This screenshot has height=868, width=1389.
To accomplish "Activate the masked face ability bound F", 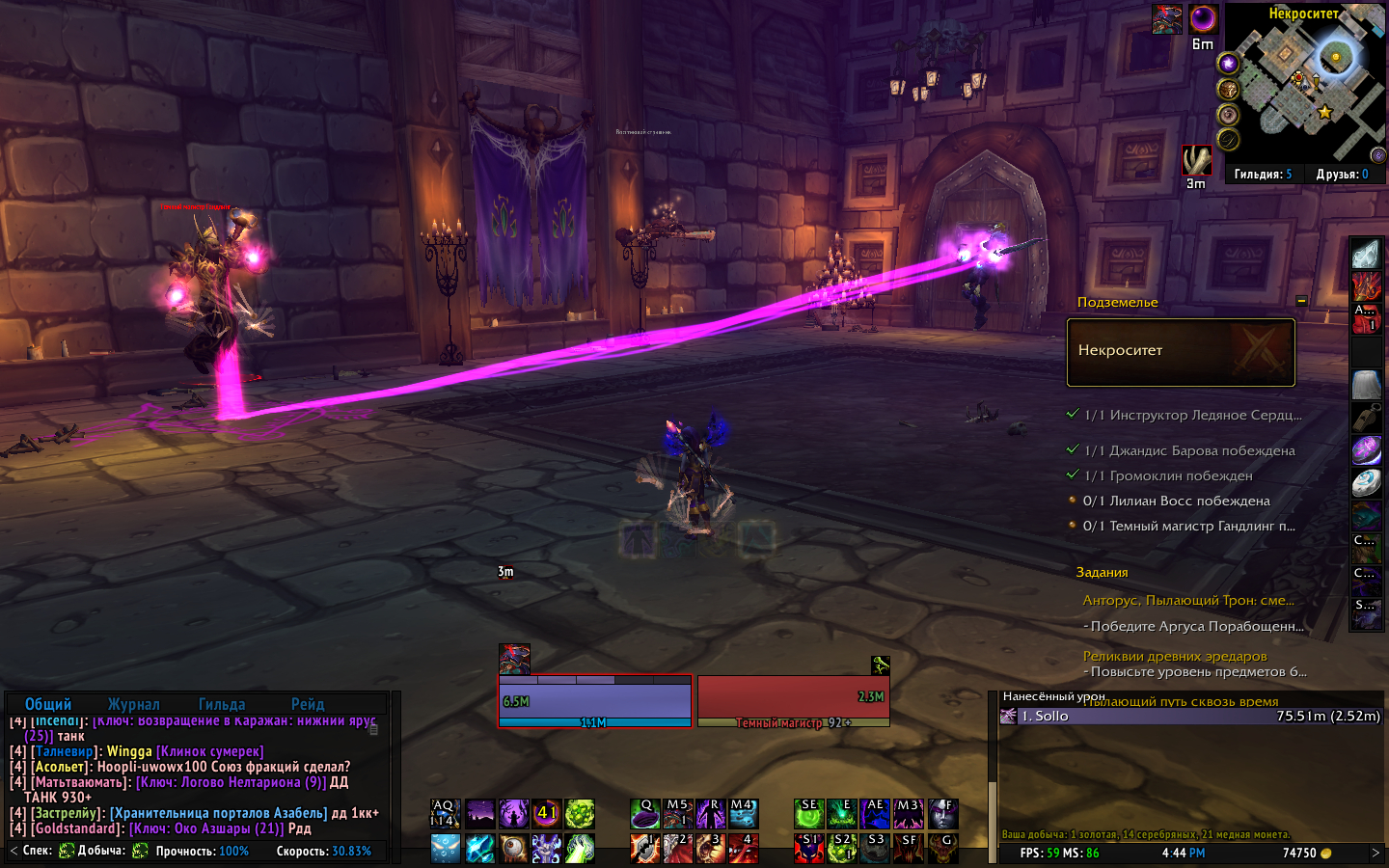I will (942, 814).
